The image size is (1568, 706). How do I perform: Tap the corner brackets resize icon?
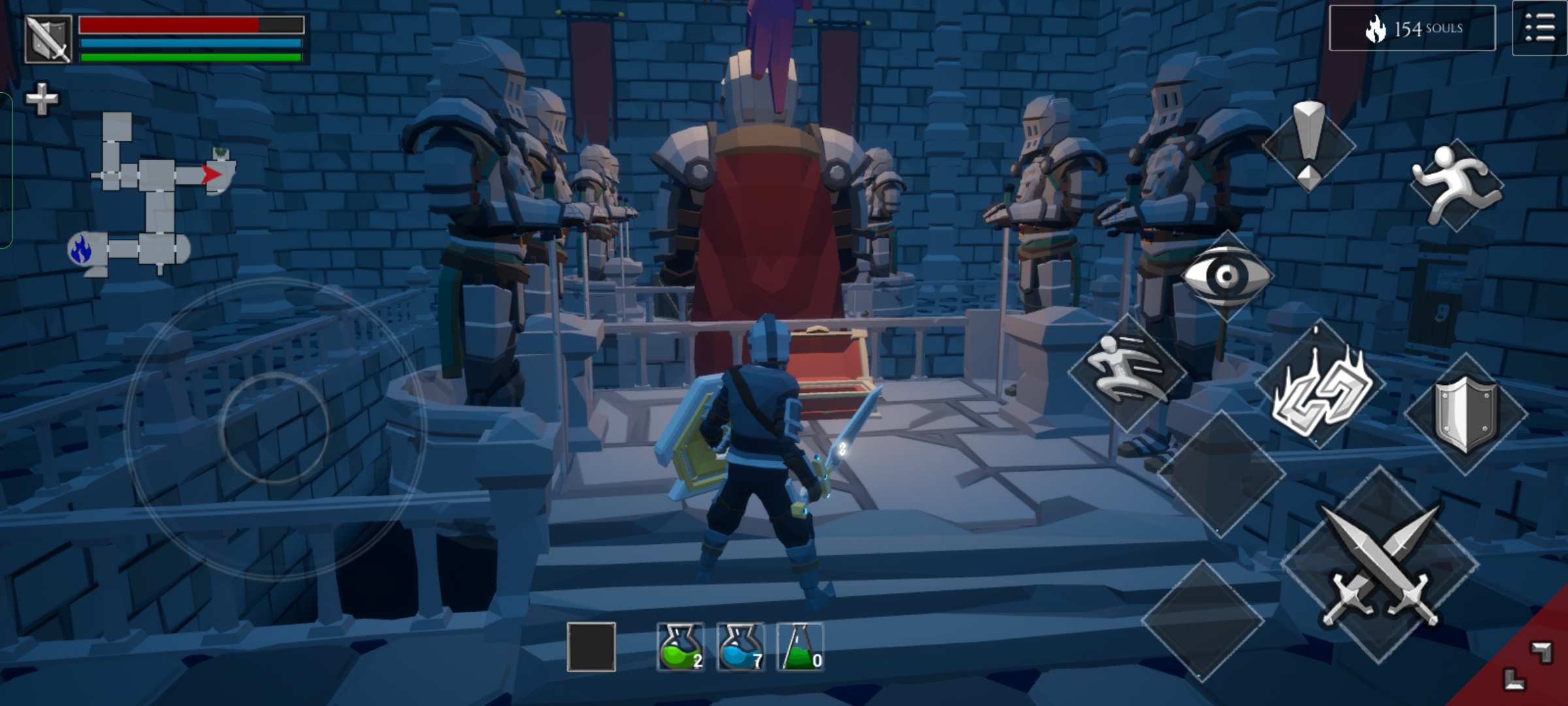click(x=1527, y=665)
